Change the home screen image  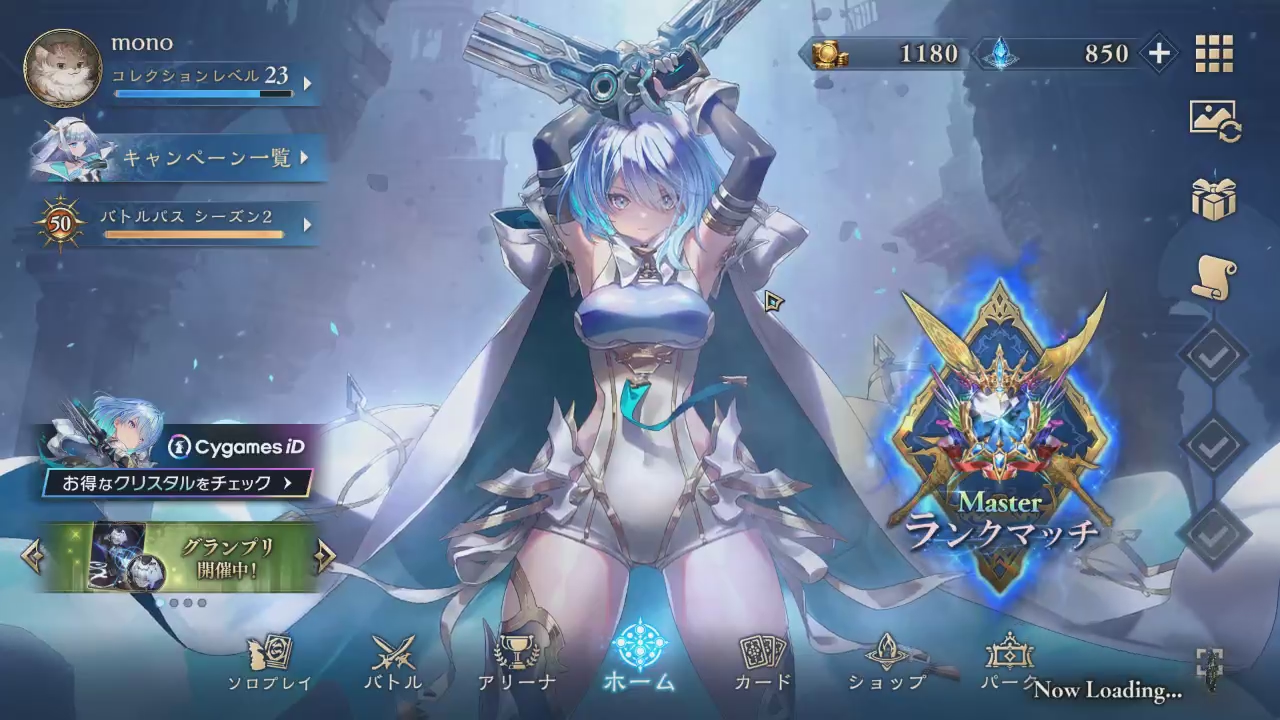1214,121
